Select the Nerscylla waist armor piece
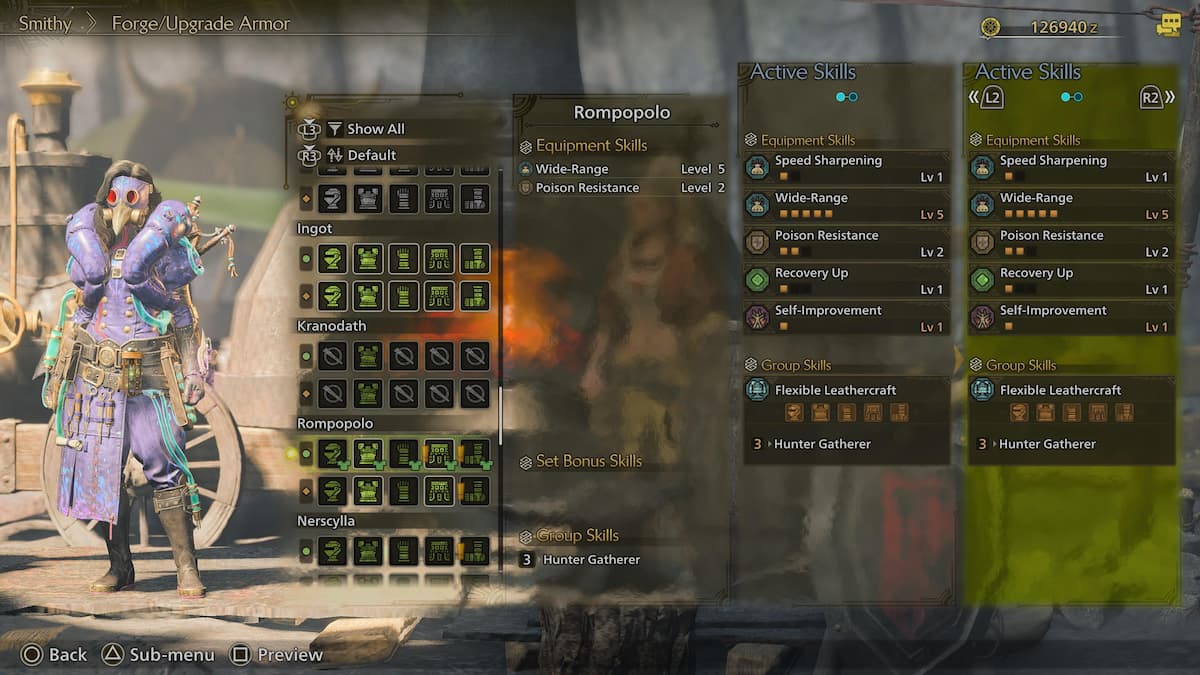Image resolution: width=1200 pixels, height=675 pixels. click(x=439, y=551)
